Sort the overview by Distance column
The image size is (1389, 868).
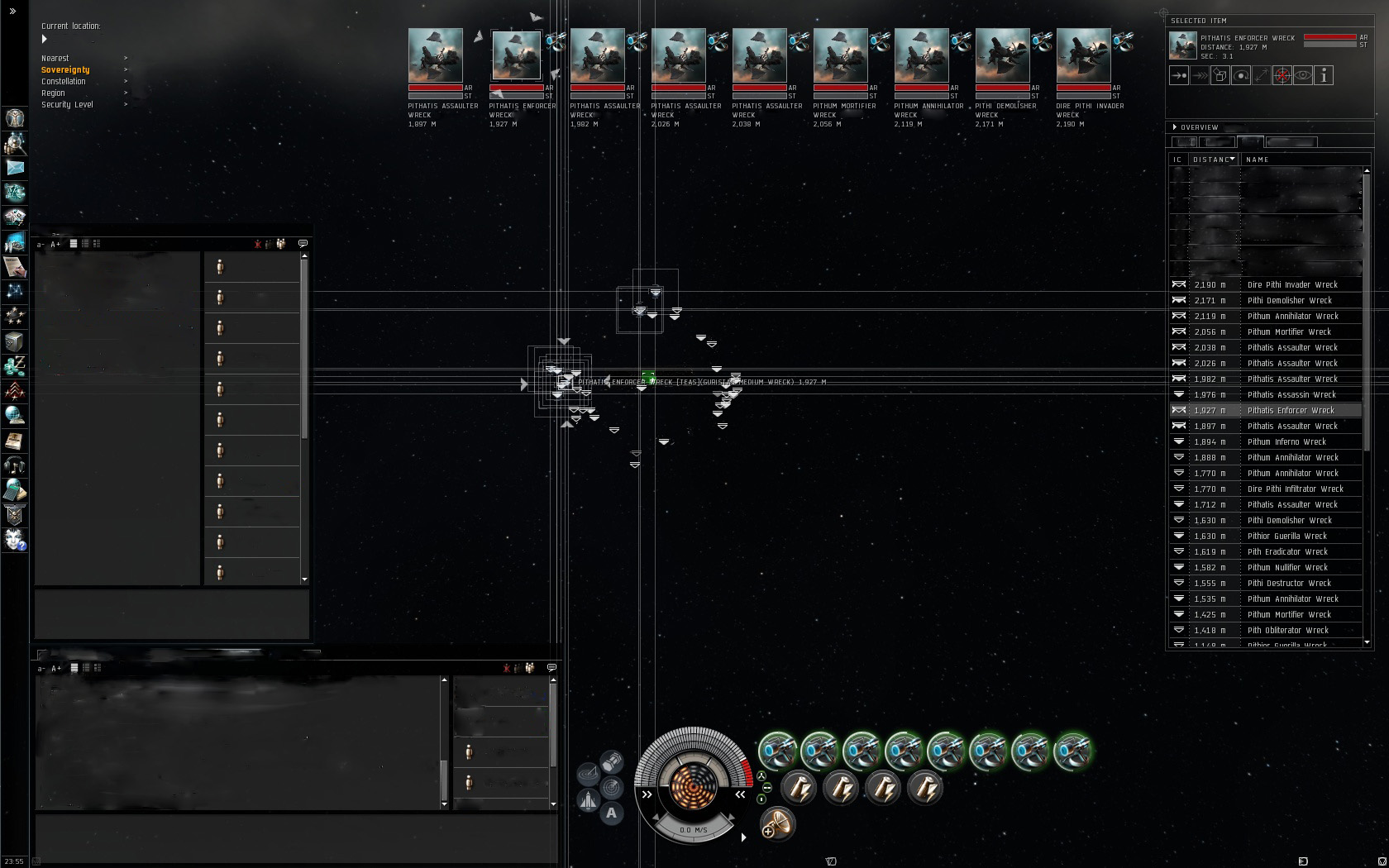pos(1213,160)
